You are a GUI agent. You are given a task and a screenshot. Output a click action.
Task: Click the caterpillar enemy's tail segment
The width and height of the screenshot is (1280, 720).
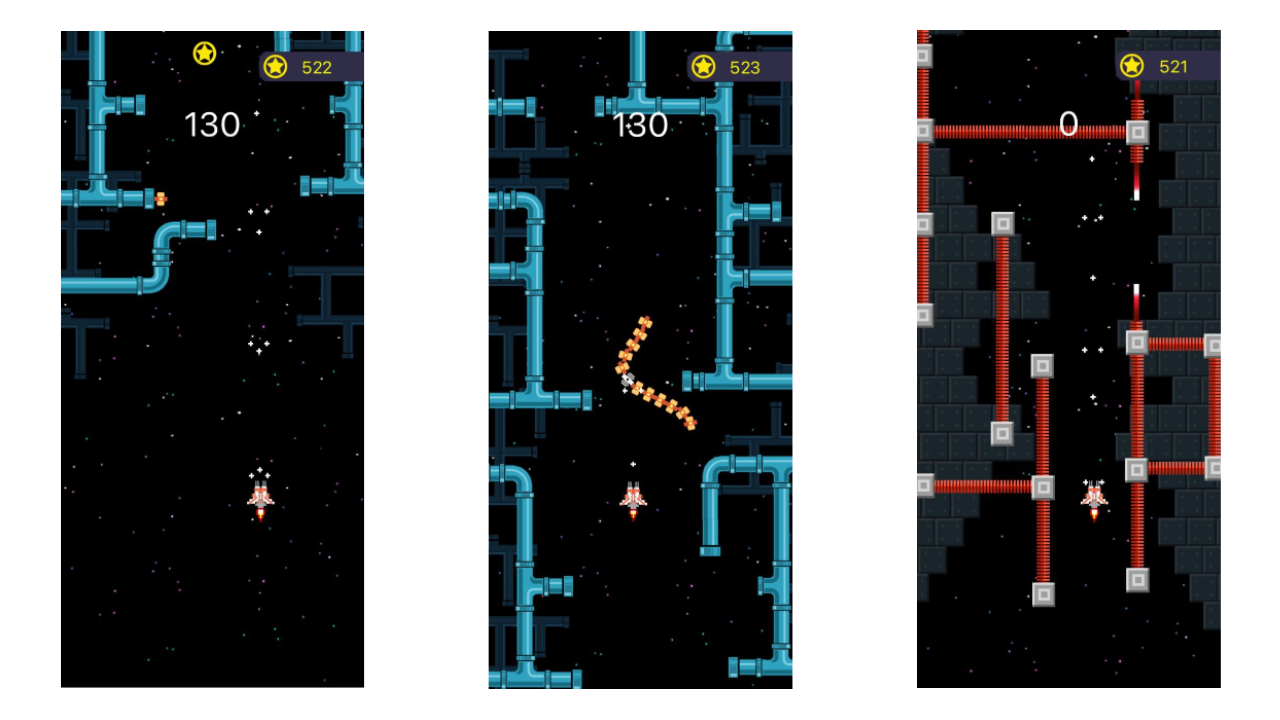(x=693, y=425)
